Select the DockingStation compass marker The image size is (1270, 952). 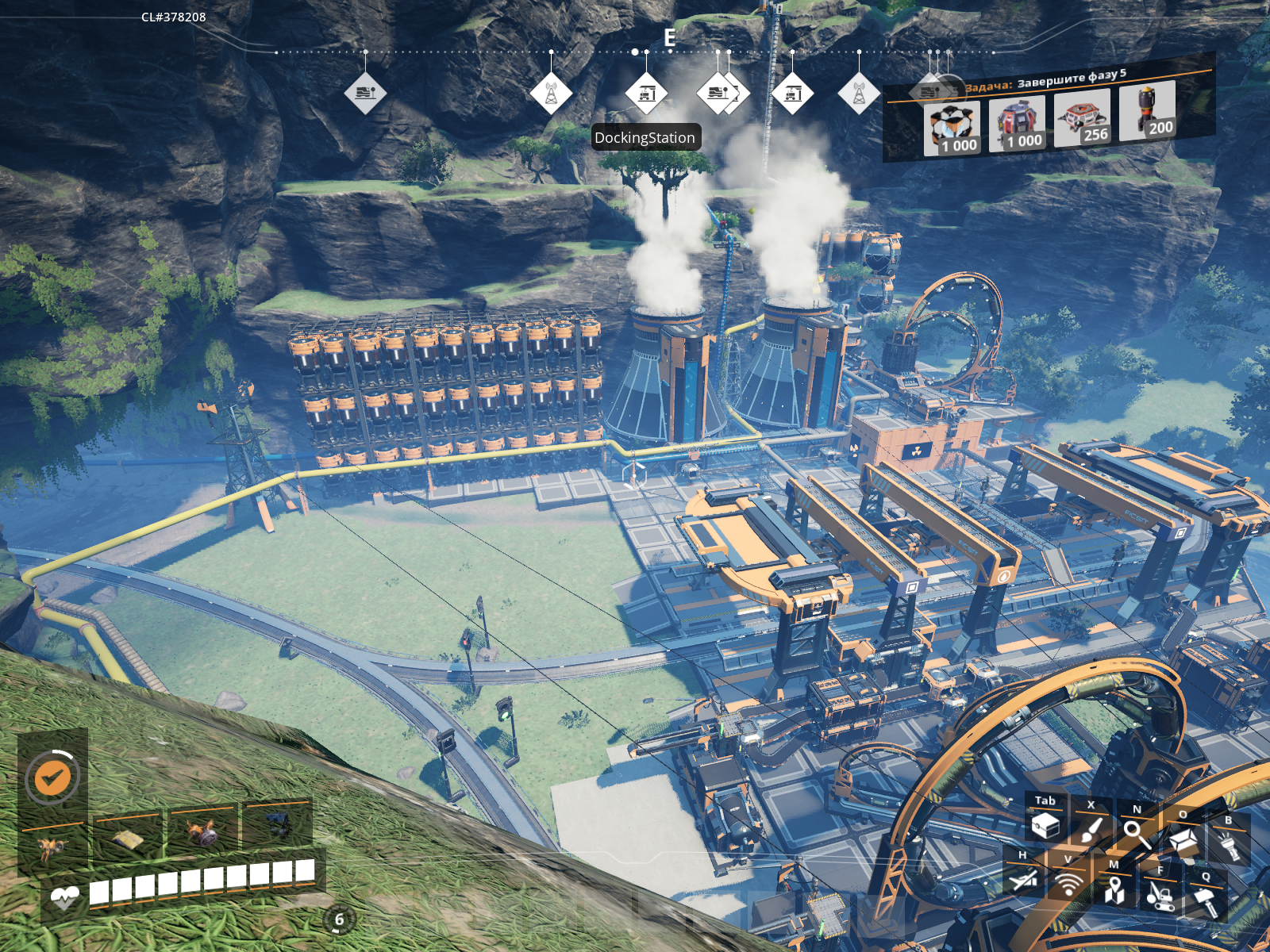pyautogui.click(x=646, y=94)
